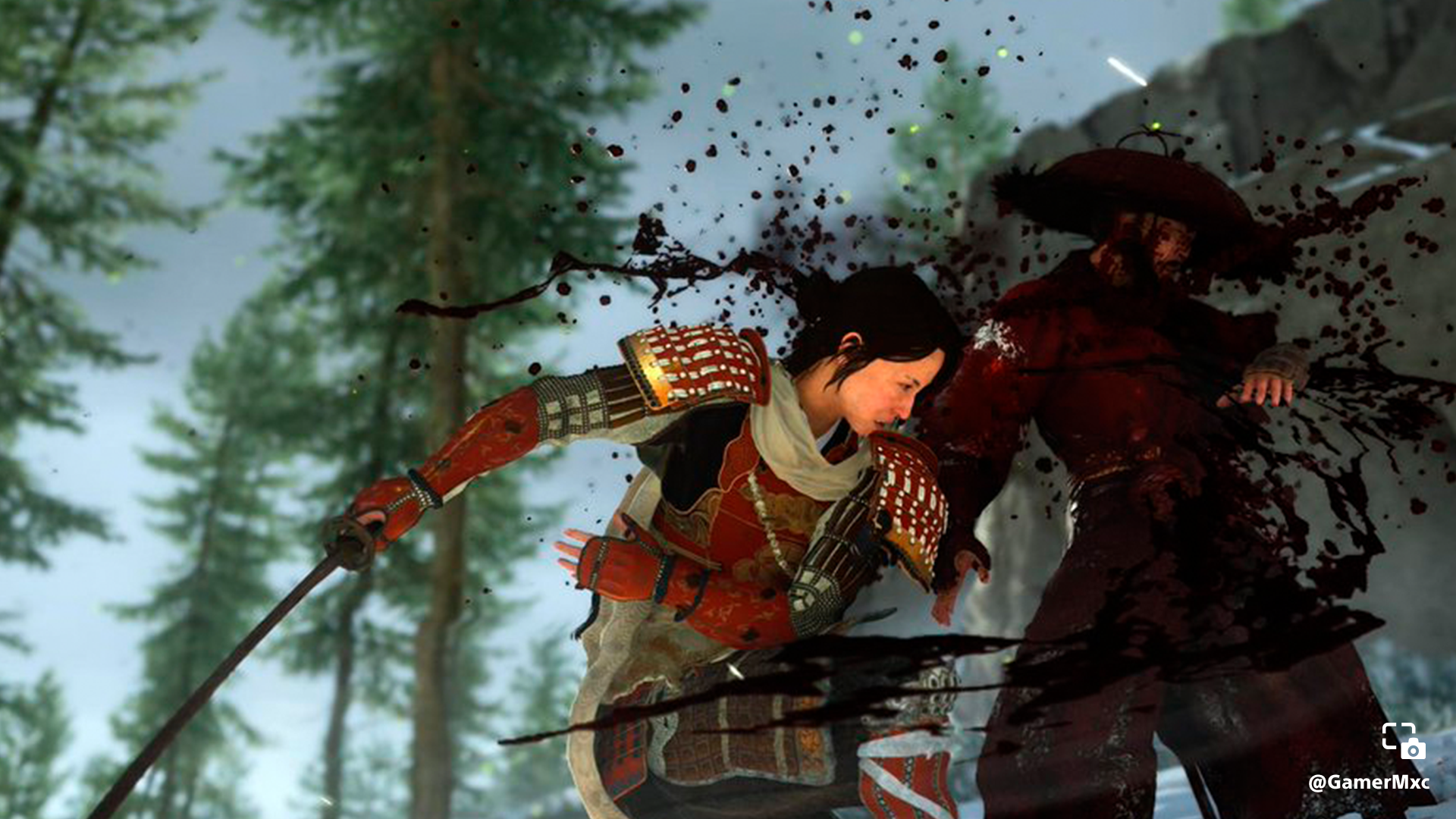Click the visual search camera icon
Screen dimensions: 1456x819
pyautogui.click(x=1403, y=741)
